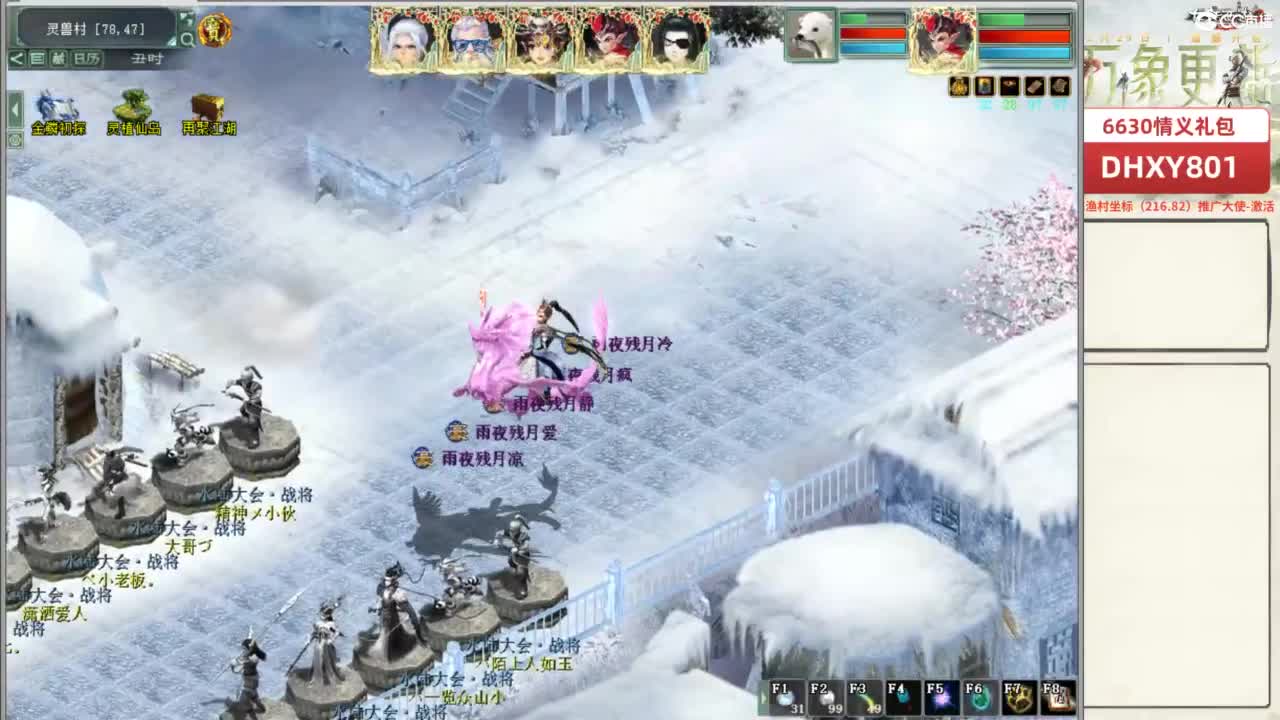Click the golden medal quick-item below the status bars
Image resolution: width=1280 pixels, height=720 pixels.
[958, 87]
